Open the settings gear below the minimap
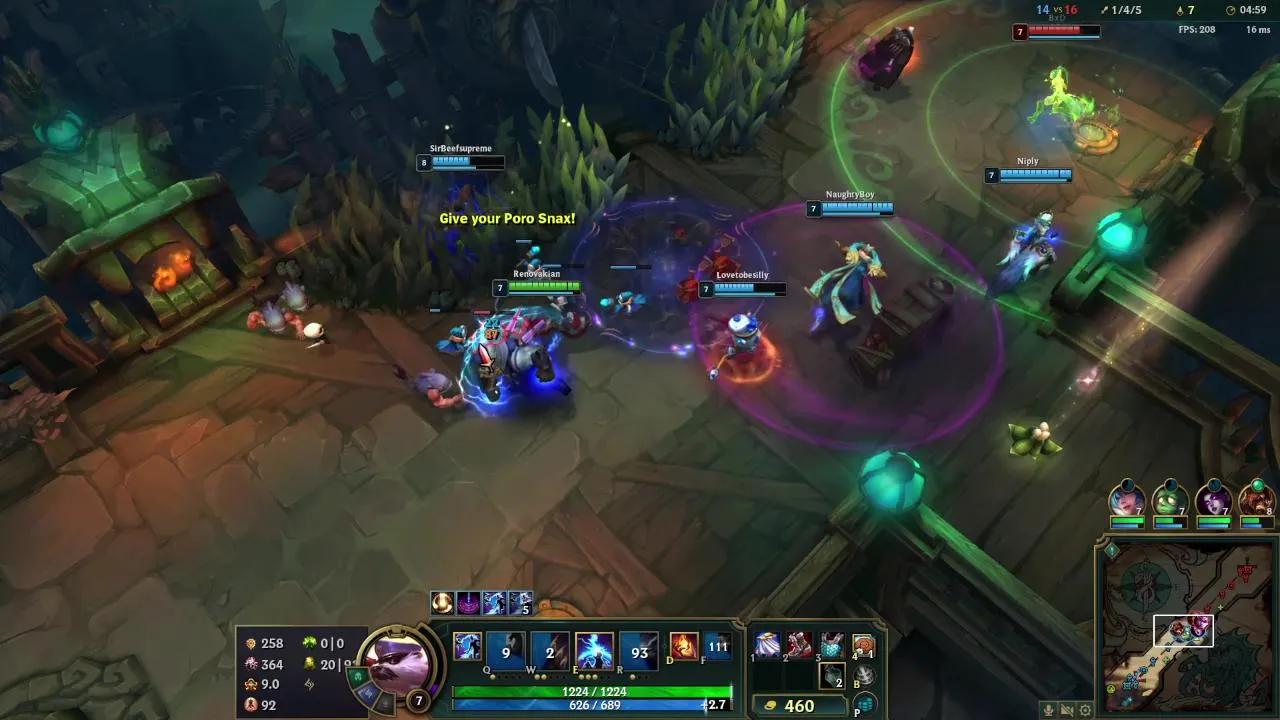Screen dimensions: 1280x720 (x=1086, y=710)
